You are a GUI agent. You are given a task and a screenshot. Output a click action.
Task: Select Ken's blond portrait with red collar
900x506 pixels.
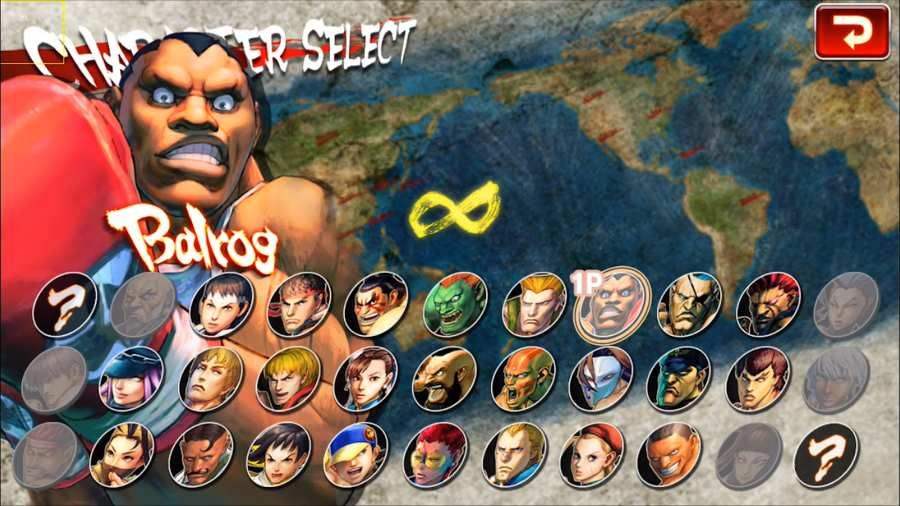(x=288, y=378)
